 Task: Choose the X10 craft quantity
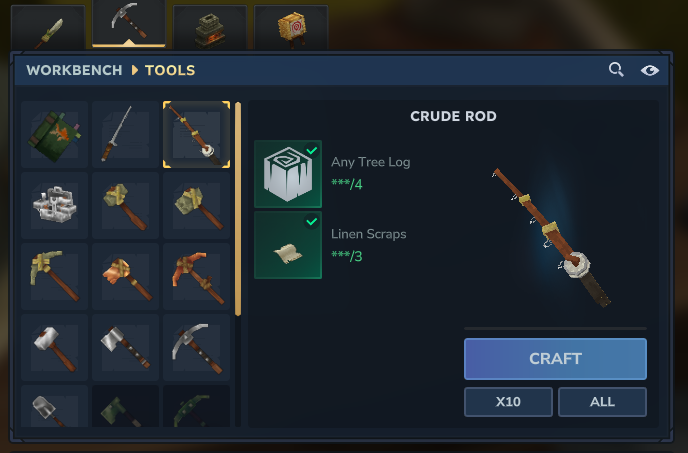pyautogui.click(x=508, y=402)
